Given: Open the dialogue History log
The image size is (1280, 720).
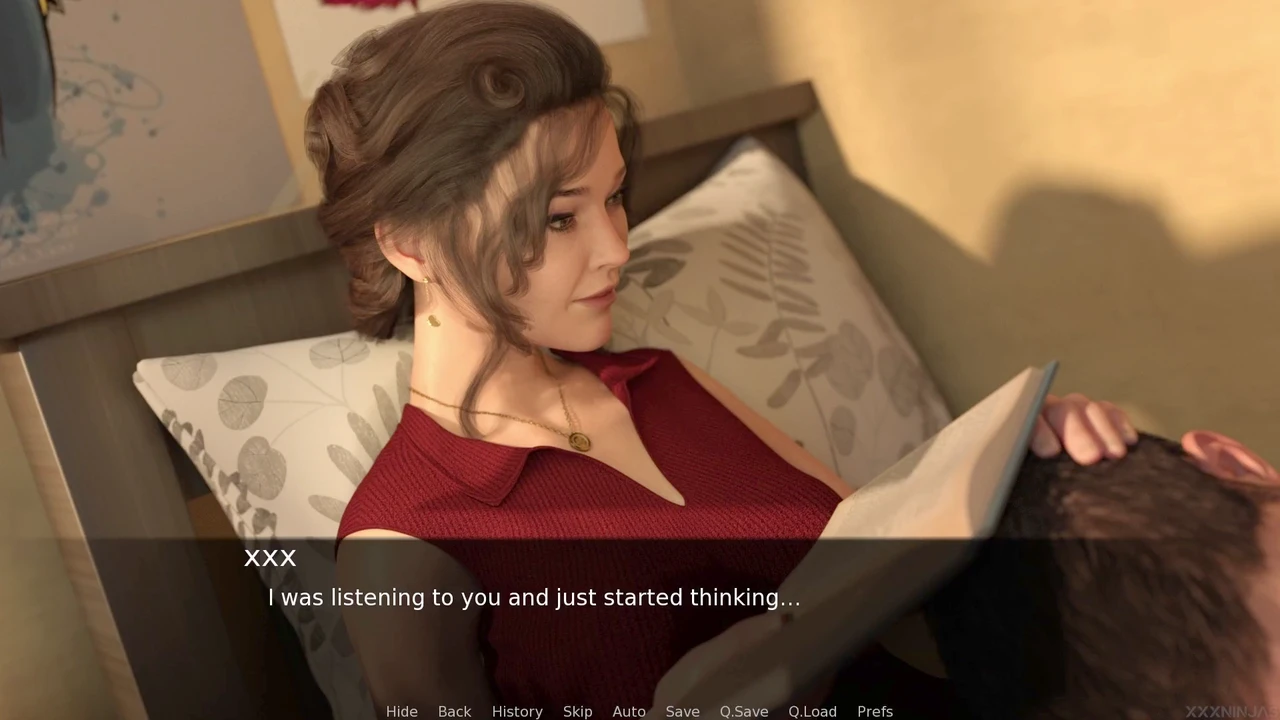Looking at the screenshot, I should [x=517, y=711].
